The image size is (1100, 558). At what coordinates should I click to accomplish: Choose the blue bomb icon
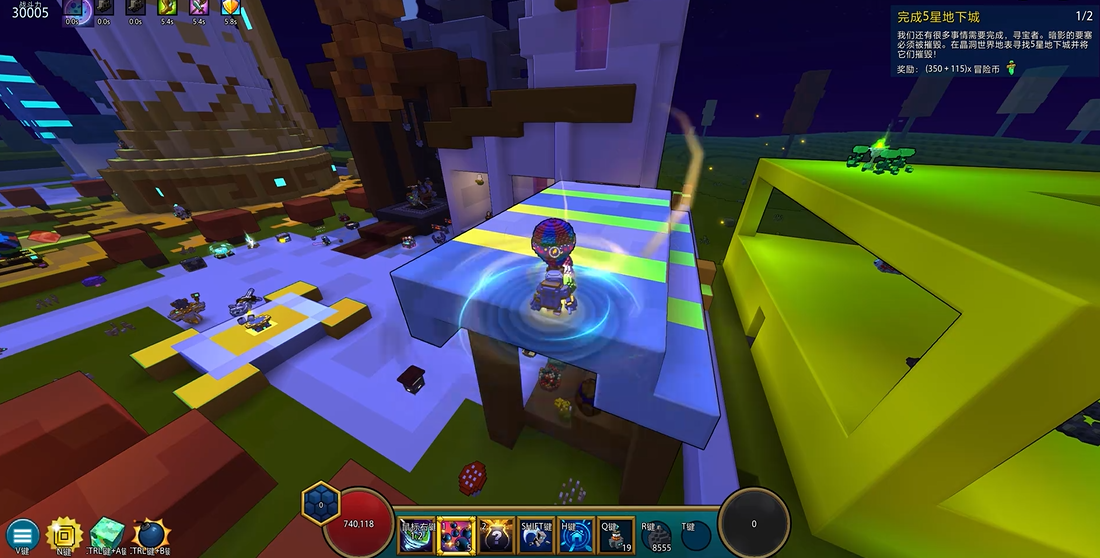pyautogui.click(x=150, y=534)
